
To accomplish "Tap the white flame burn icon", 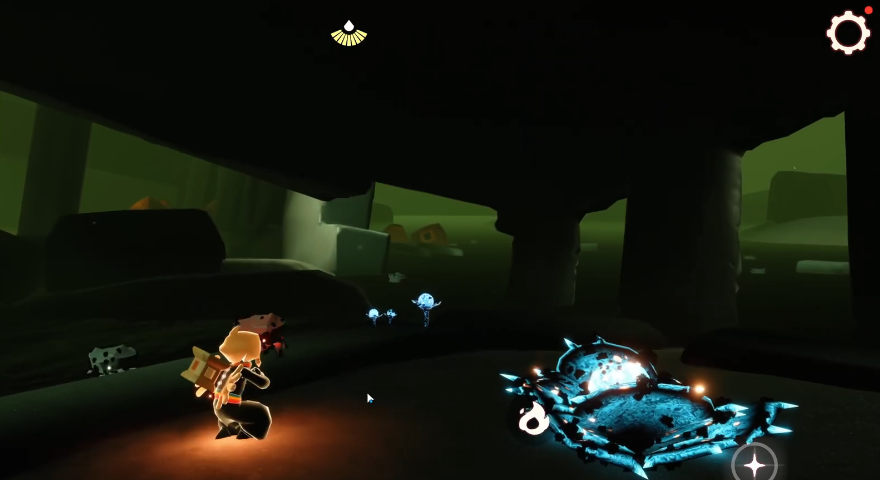I will (533, 418).
